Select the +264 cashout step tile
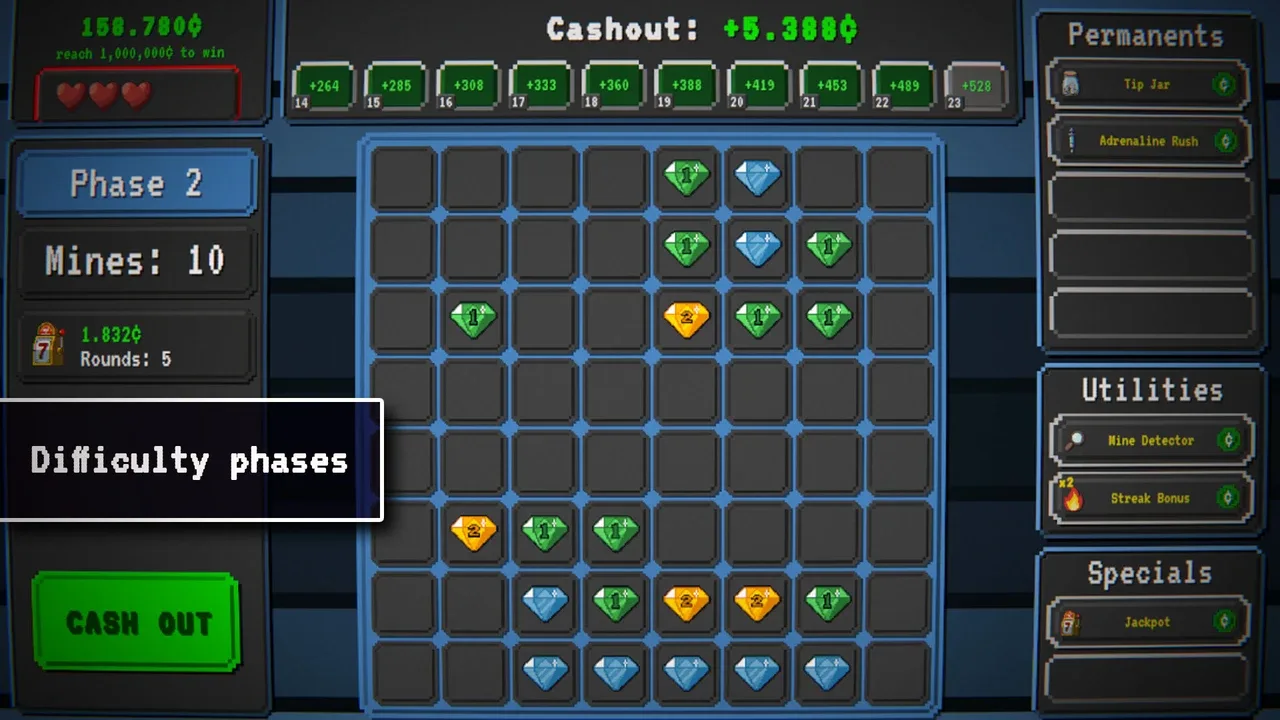Screen dimensions: 1280x720 click(324, 86)
